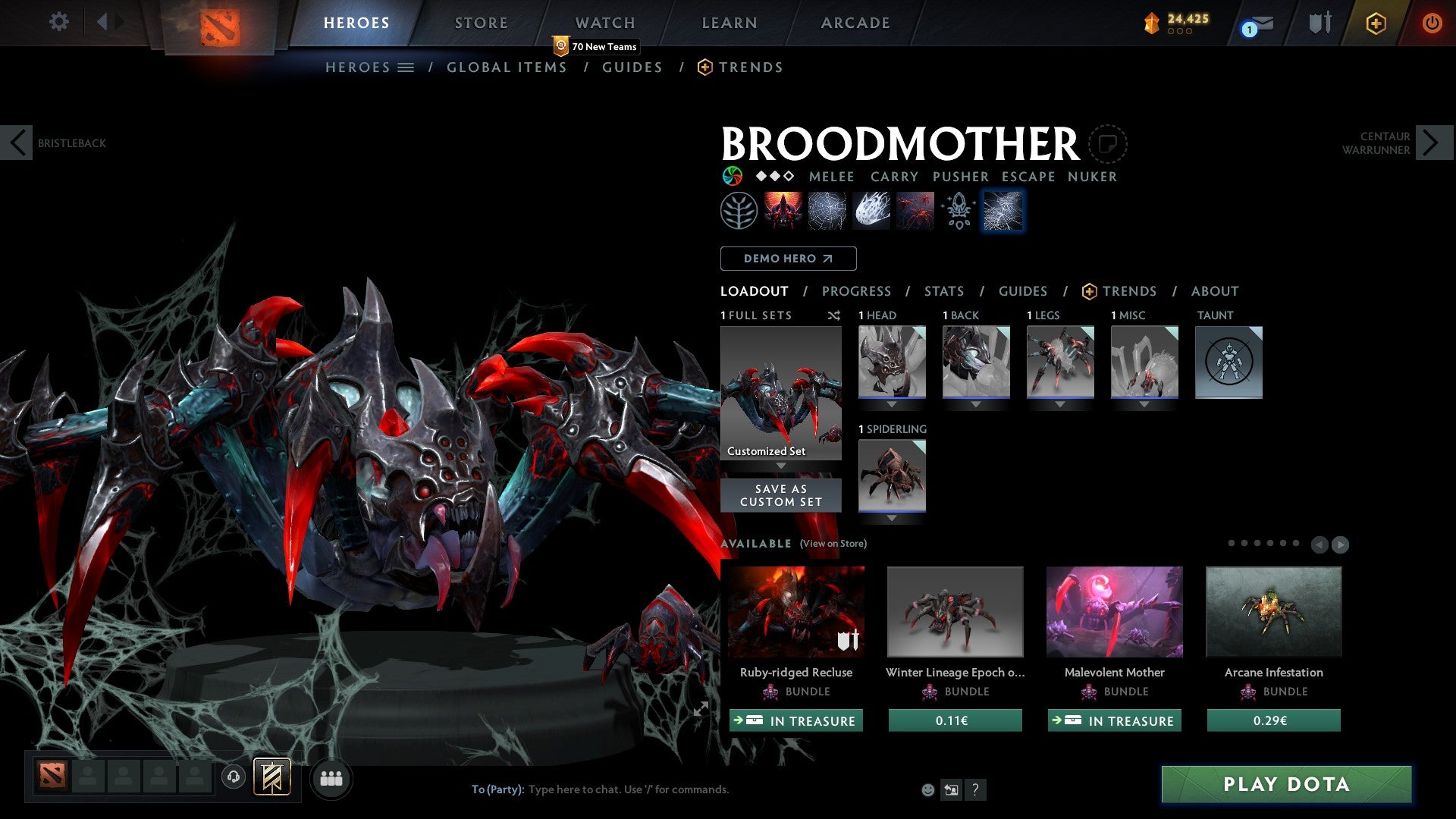This screenshot has width=1456, height=819.
Task: Select the Winter Lineage Epoch bundle thumbnail
Action: [x=955, y=611]
